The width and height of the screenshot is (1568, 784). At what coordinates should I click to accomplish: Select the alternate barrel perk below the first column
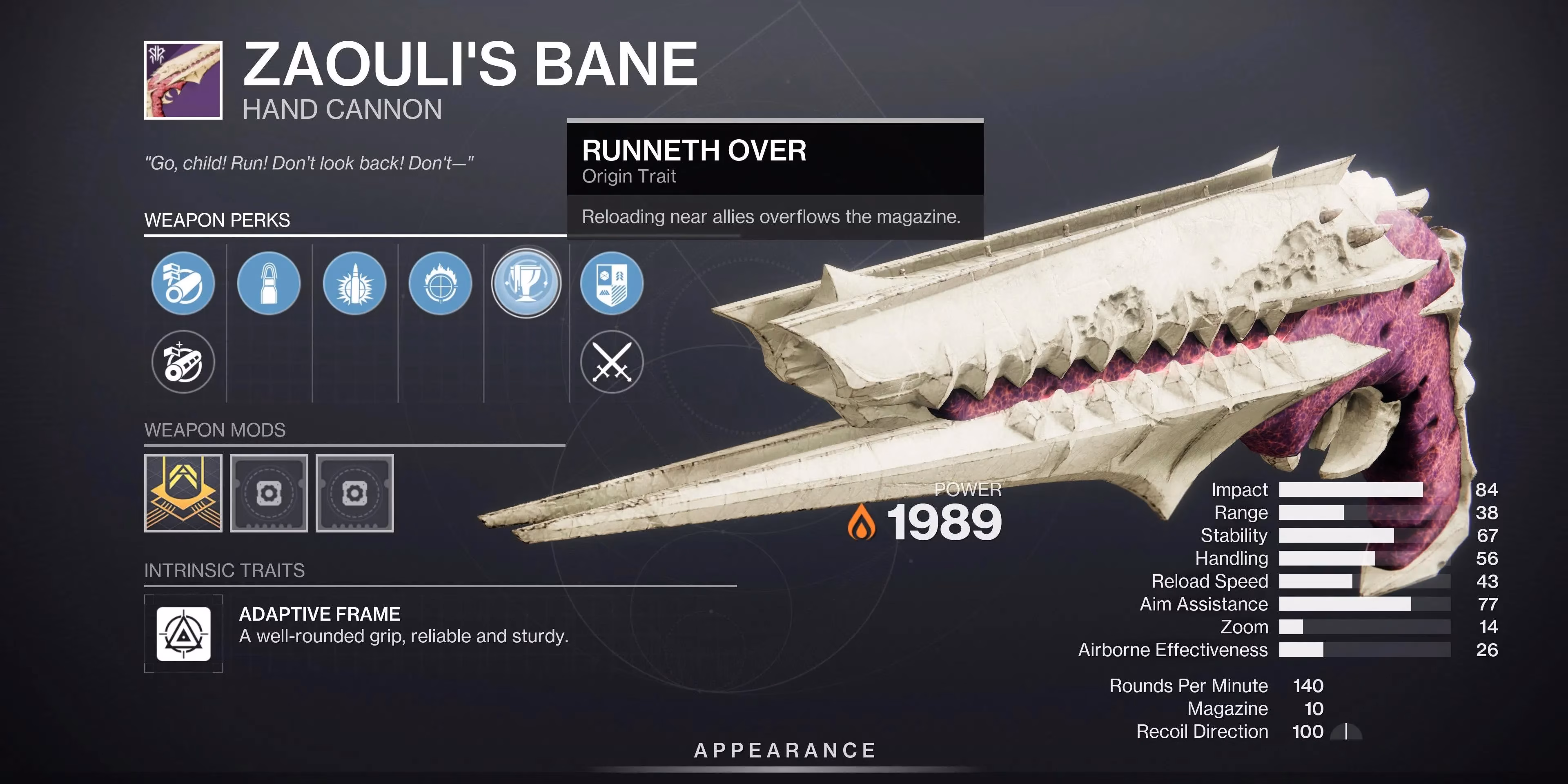point(183,361)
